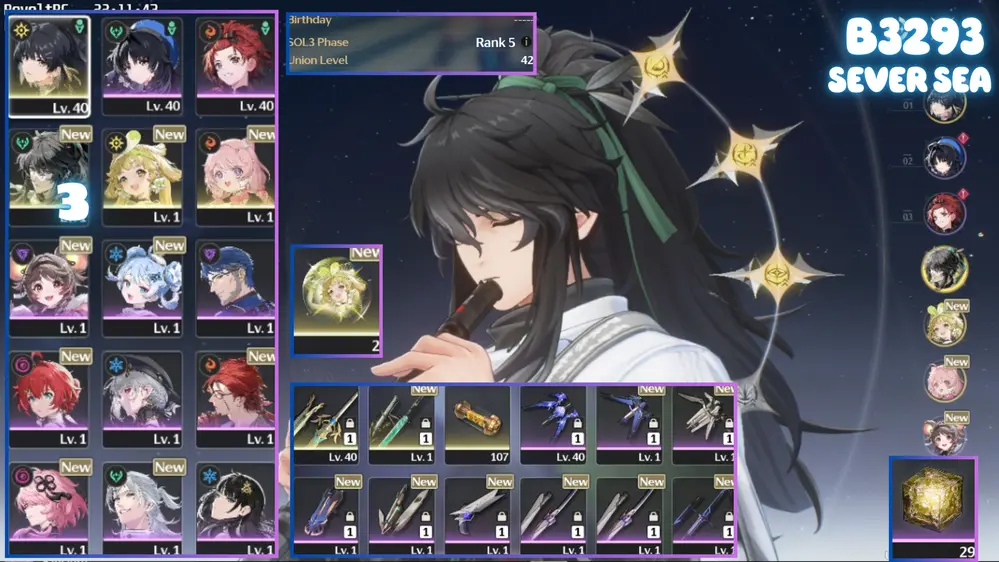Viewport: 999px width, 562px height.
Task: Select the gold-ringed dark-haired round portrait
Action: (x=942, y=268)
